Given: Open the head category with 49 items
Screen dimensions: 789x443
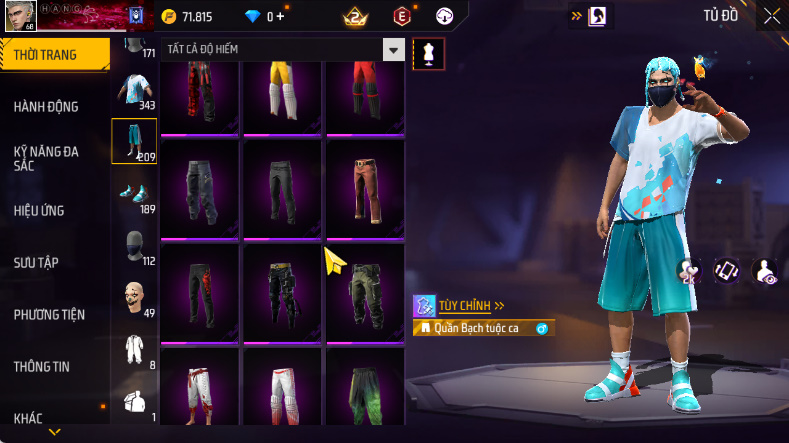Looking at the screenshot, I should pos(133,298).
